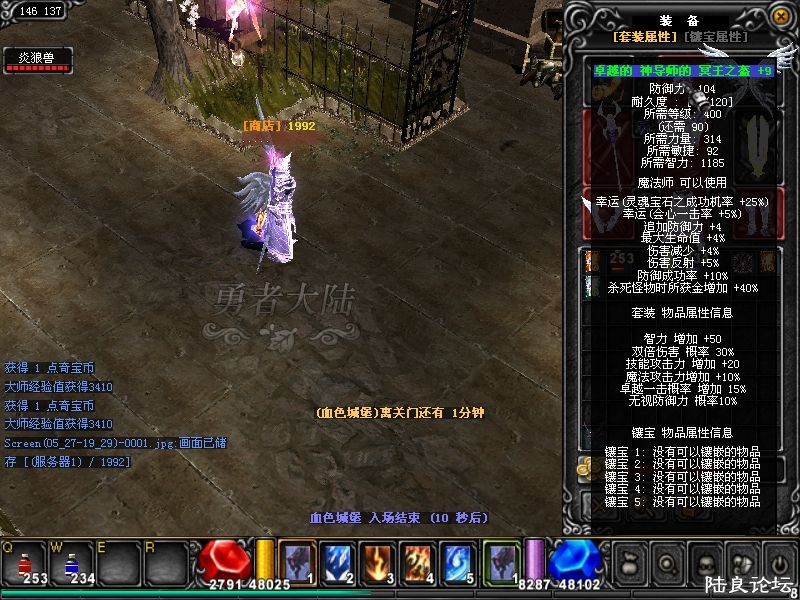Open the bag button on the bottom bar
Screen dimensions: 800x600
pyautogui.click(x=629, y=562)
